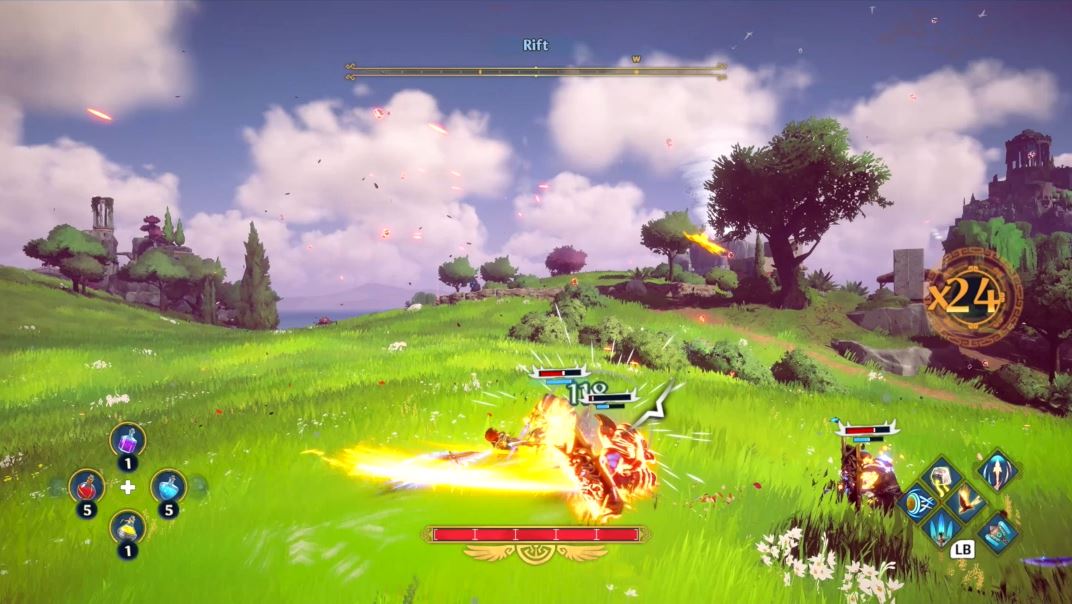The height and width of the screenshot is (604, 1072).
Task: Use the blue spikes ability icon
Action: coord(942,527)
